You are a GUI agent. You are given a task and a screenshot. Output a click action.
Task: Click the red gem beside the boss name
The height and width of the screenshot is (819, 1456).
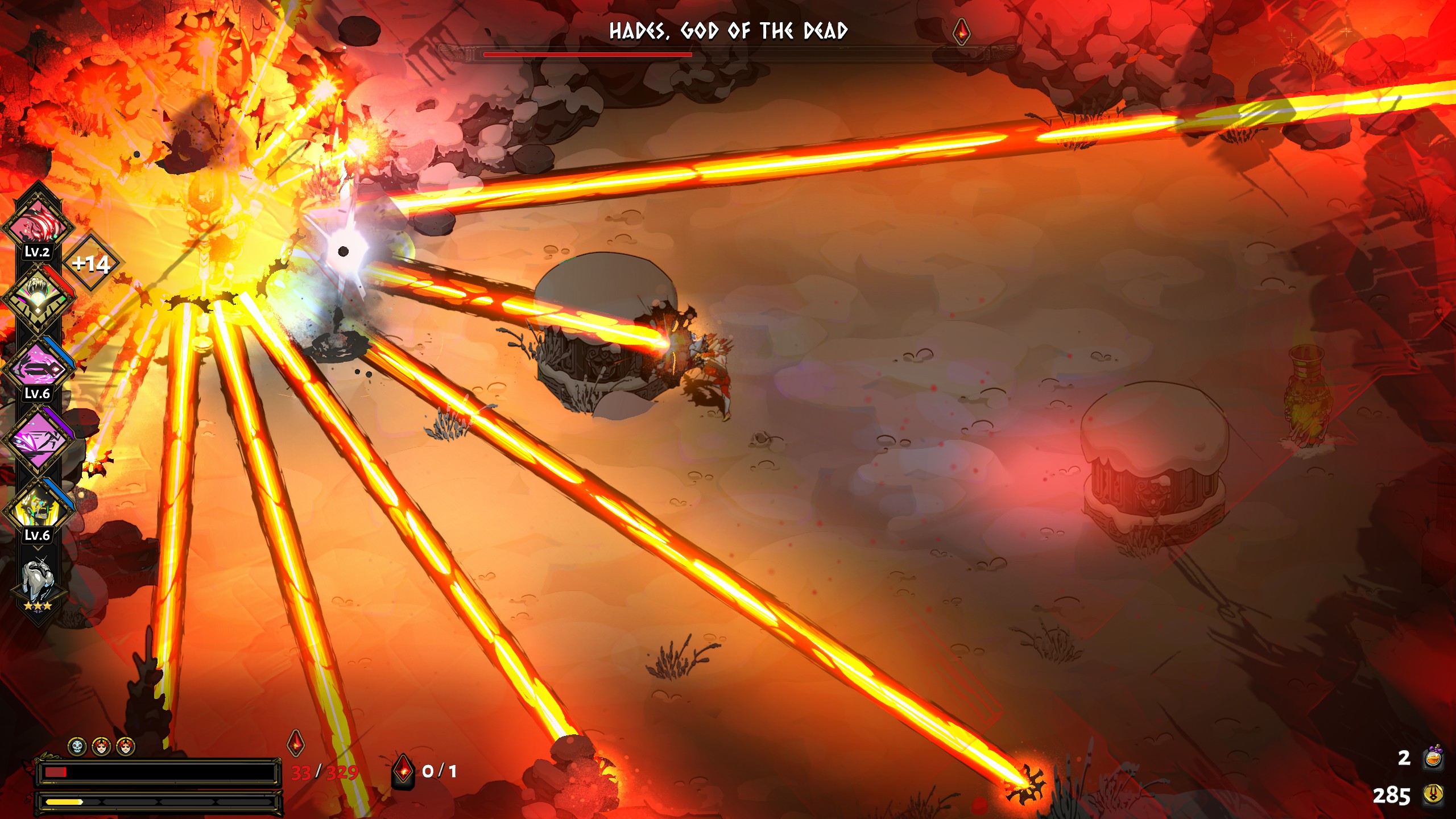(961, 31)
